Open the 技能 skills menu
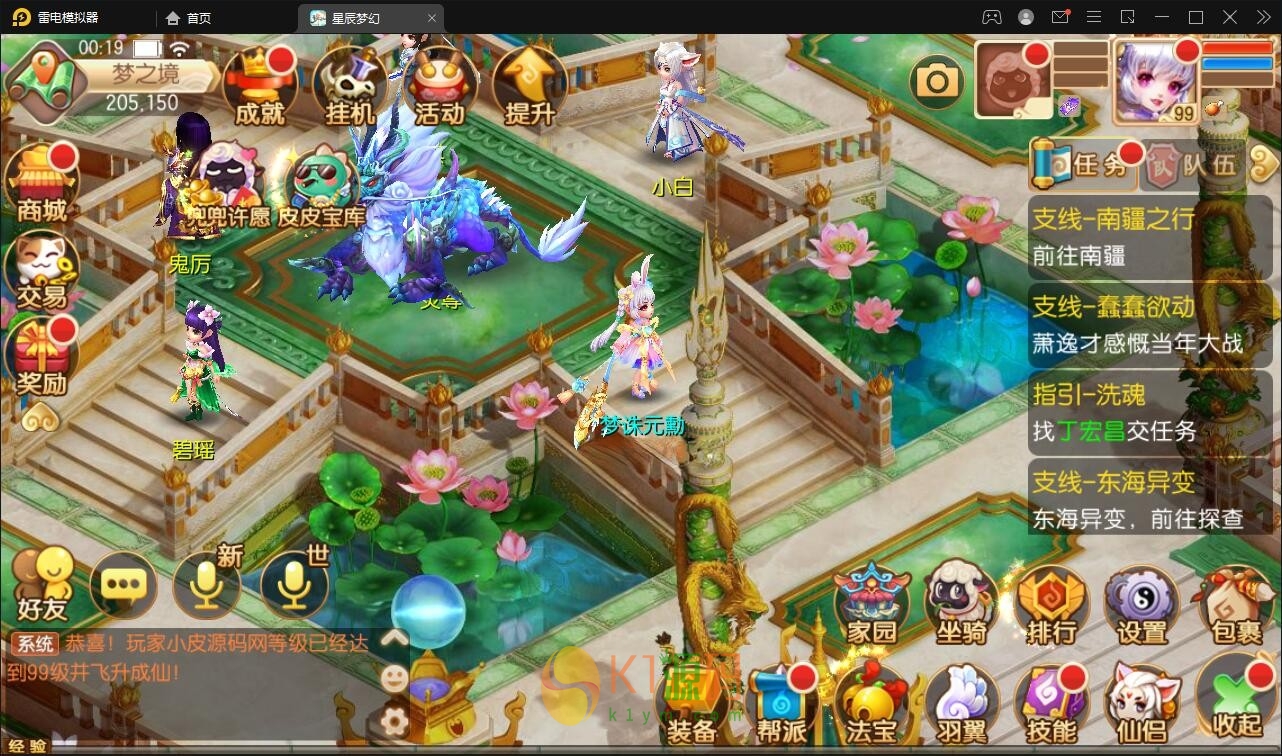1282x756 pixels. 1052,702
